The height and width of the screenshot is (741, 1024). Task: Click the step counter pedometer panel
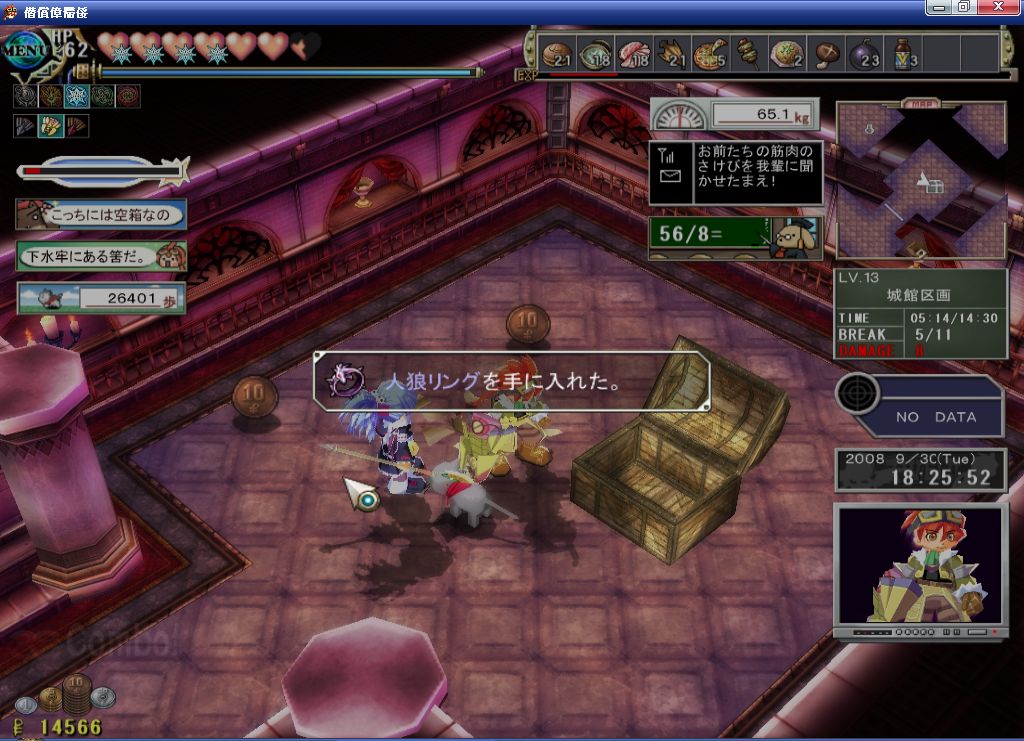pyautogui.click(x=101, y=297)
